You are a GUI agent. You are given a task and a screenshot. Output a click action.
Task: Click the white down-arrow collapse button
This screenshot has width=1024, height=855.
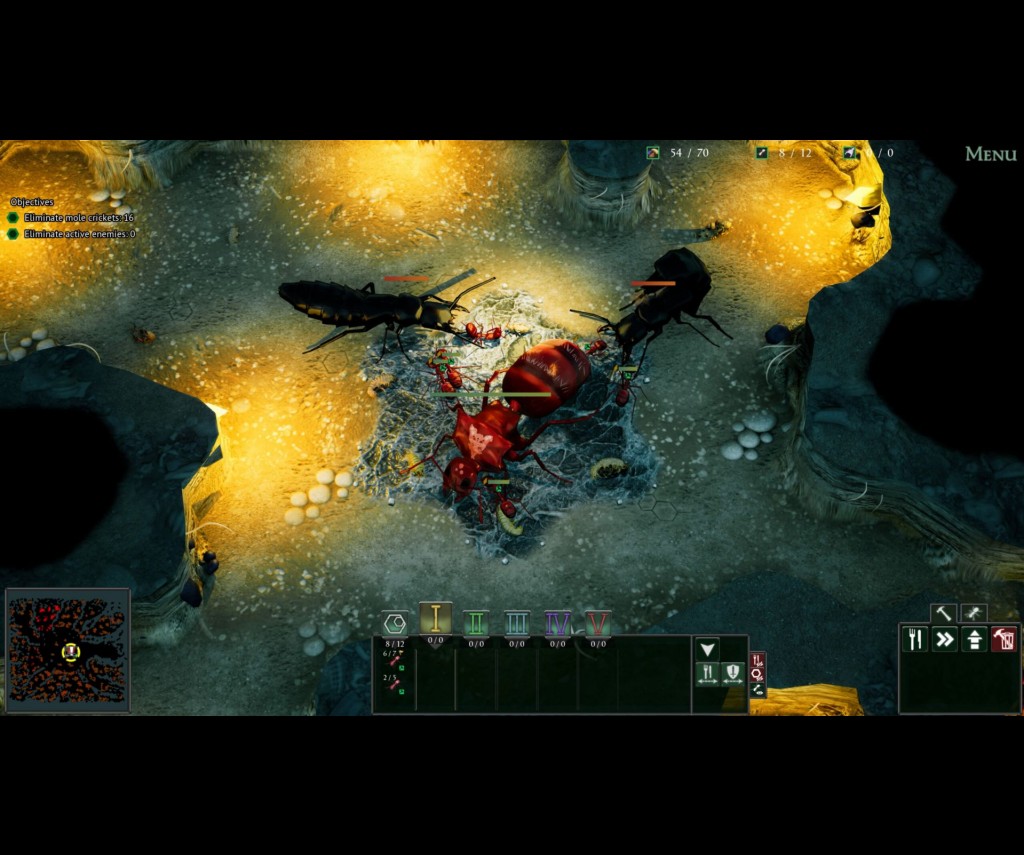tap(708, 649)
